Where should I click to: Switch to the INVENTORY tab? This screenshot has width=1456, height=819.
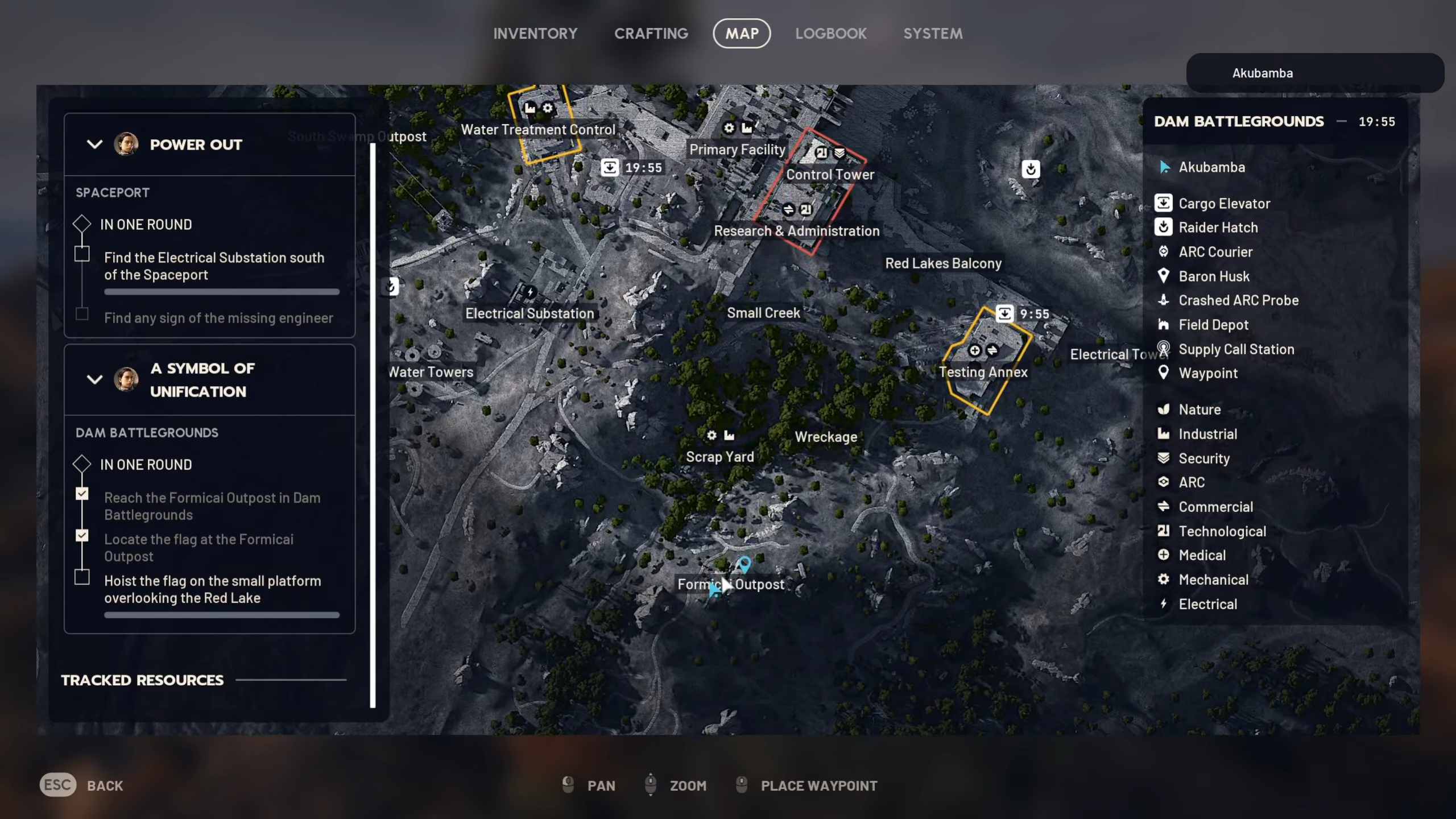[535, 33]
